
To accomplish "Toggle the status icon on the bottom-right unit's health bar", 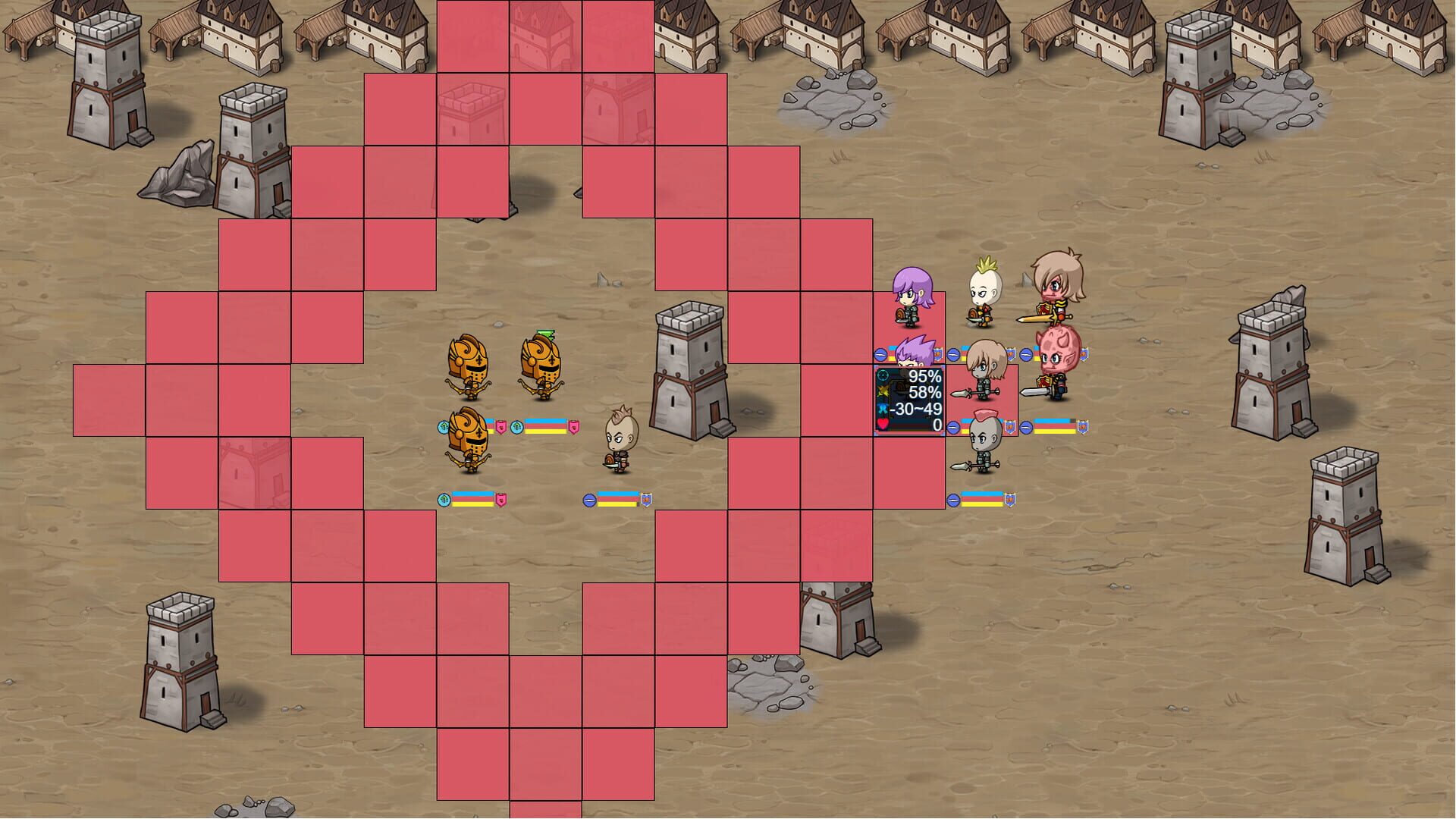I will pos(954,500).
